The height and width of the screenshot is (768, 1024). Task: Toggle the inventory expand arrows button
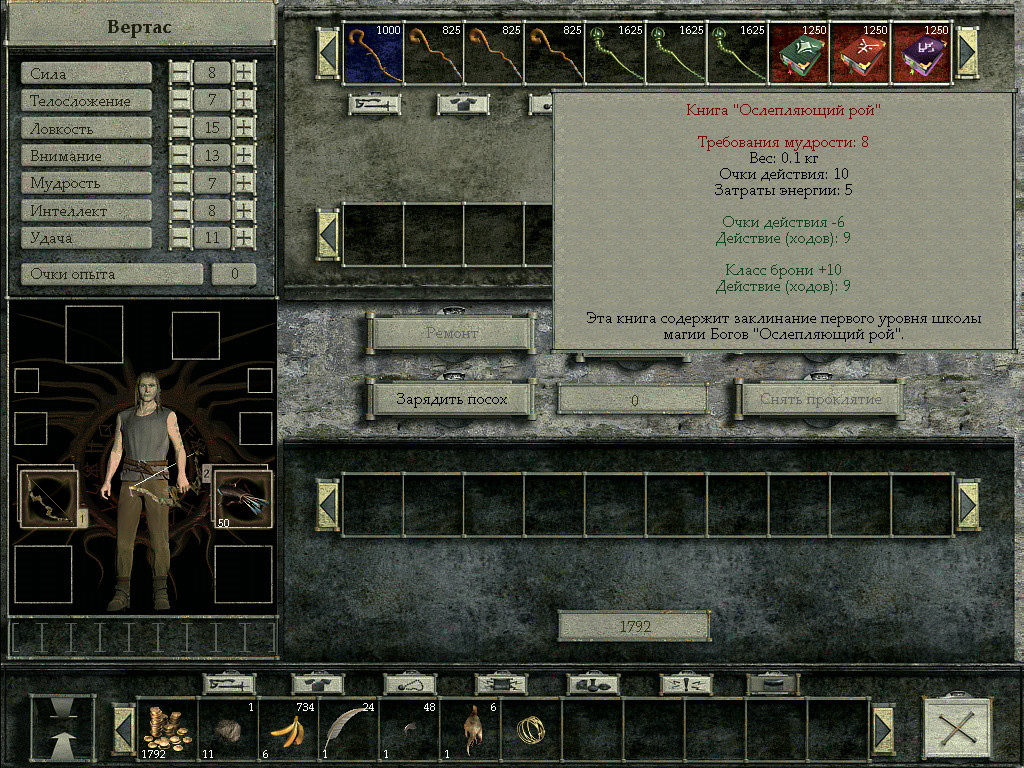point(63,727)
